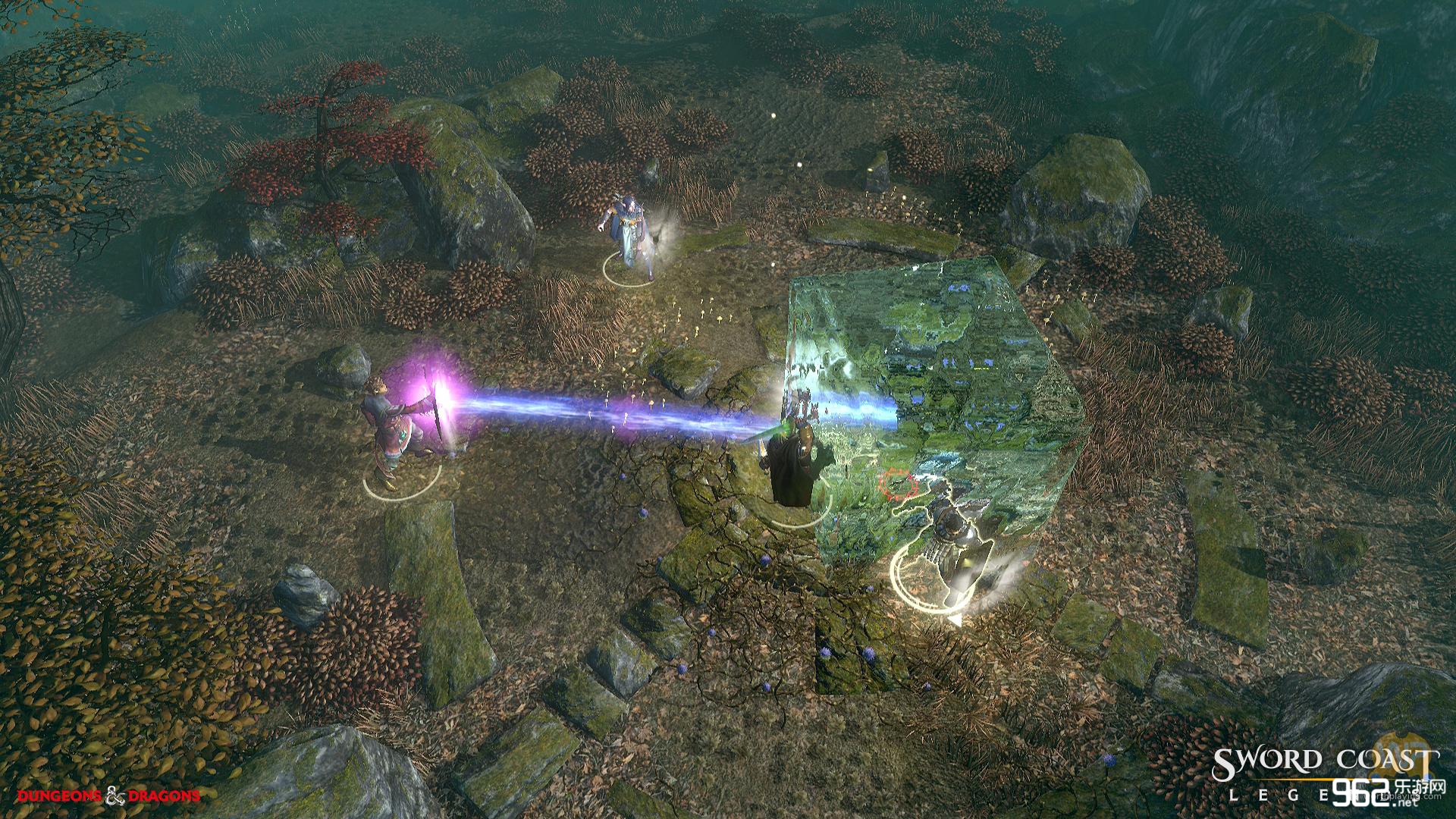Select the mage casting the purple beam
This screenshot has width=1456, height=819.
(393, 428)
